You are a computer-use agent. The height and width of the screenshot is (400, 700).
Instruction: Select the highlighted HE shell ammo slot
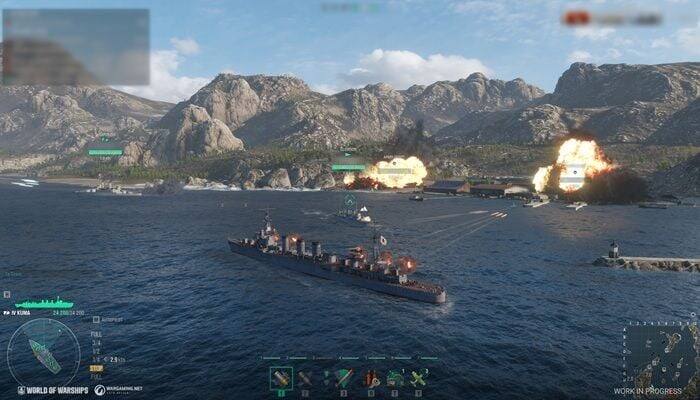pos(281,378)
